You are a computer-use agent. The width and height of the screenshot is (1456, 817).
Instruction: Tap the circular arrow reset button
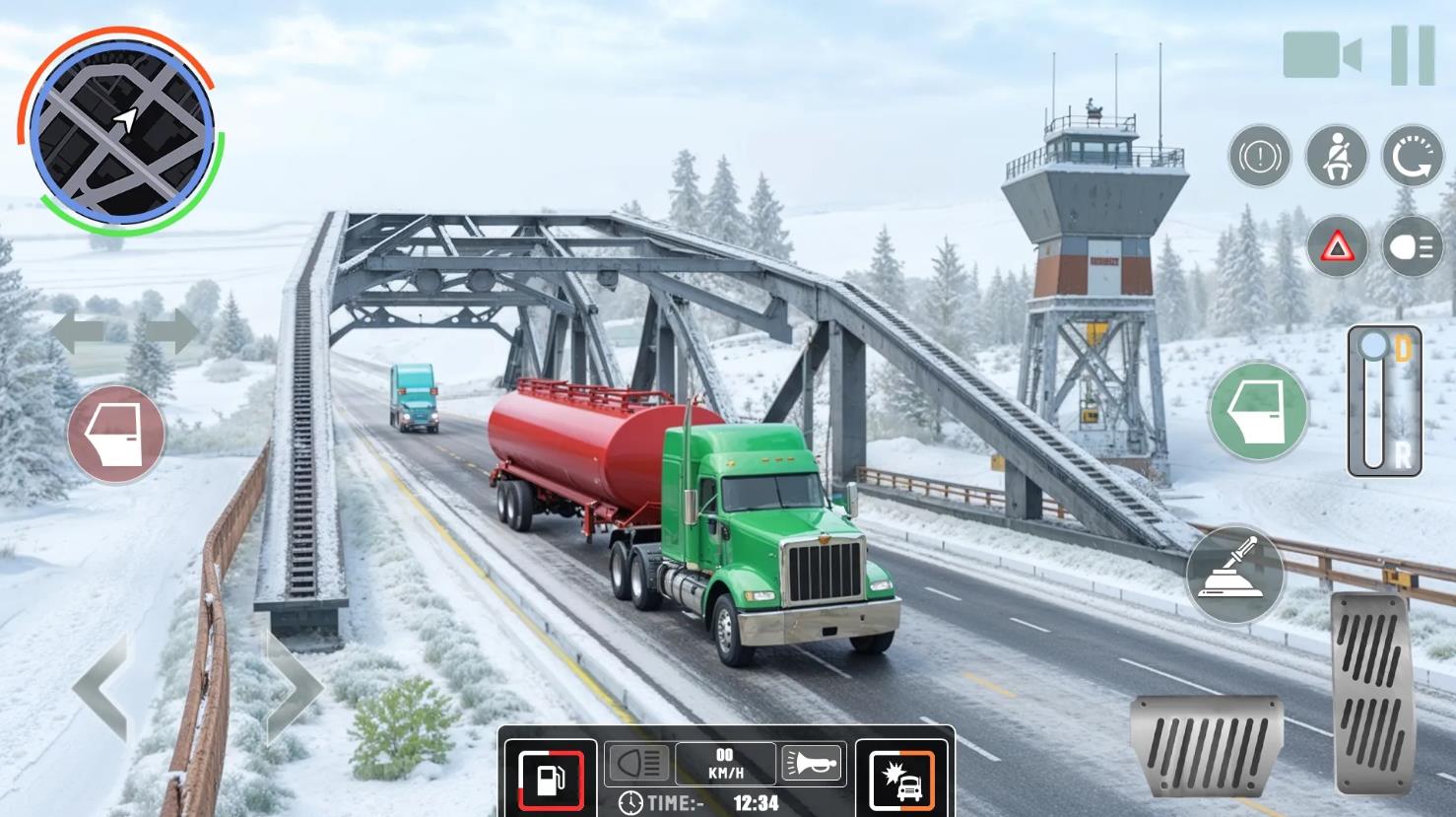click(1414, 157)
